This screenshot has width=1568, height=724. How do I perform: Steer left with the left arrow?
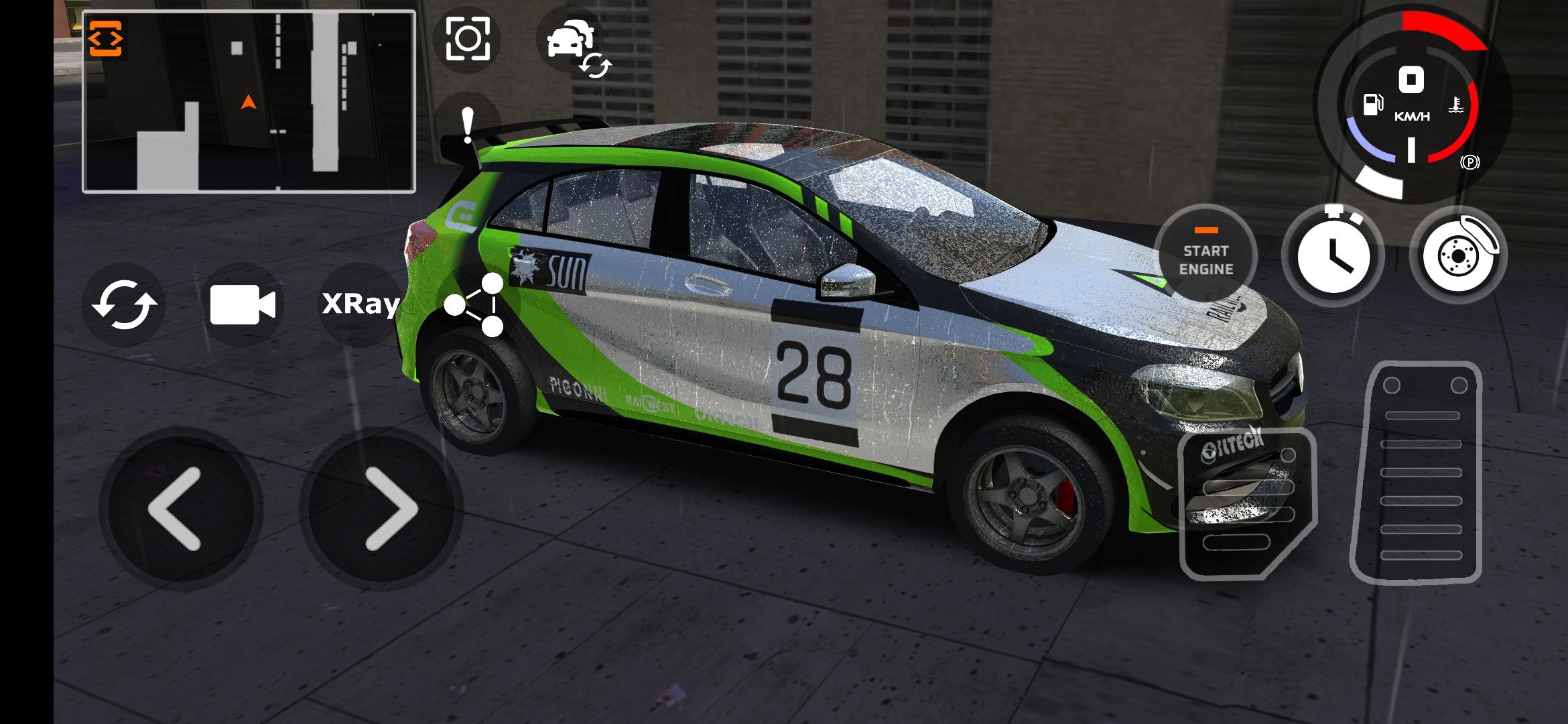click(x=176, y=509)
